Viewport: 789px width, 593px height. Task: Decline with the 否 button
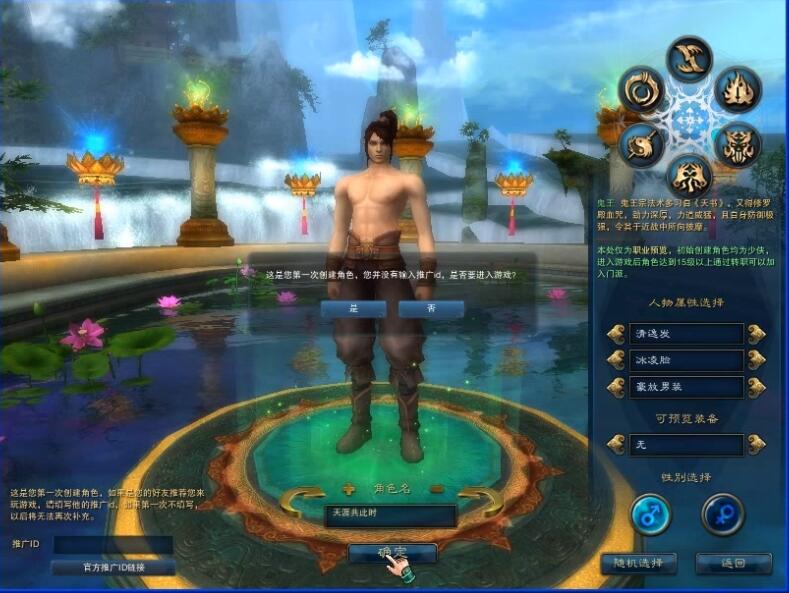tap(431, 310)
